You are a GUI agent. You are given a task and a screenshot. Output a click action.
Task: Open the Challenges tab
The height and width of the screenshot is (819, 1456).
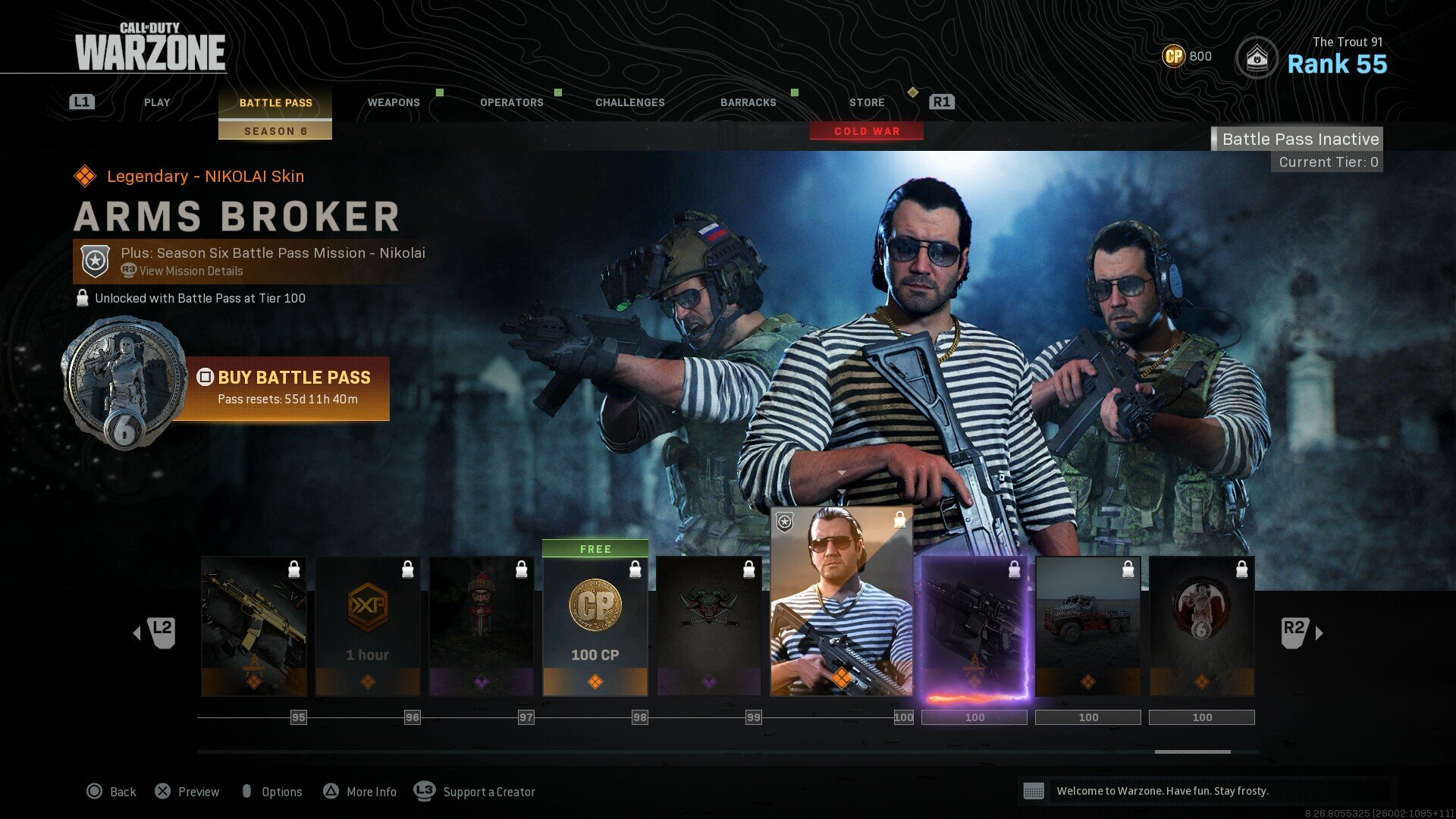pos(630,102)
